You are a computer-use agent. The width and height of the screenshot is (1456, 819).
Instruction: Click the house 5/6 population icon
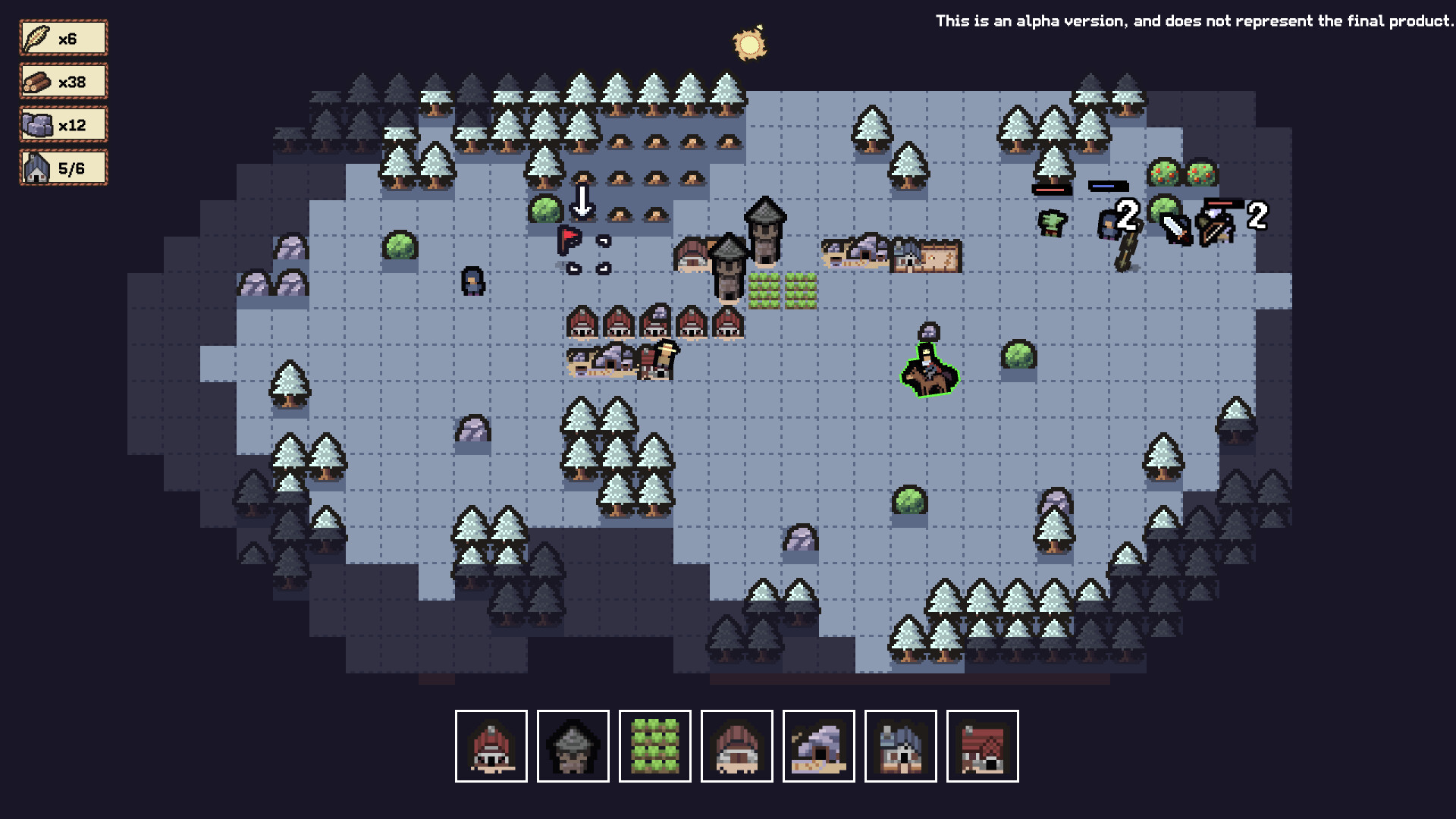point(63,167)
